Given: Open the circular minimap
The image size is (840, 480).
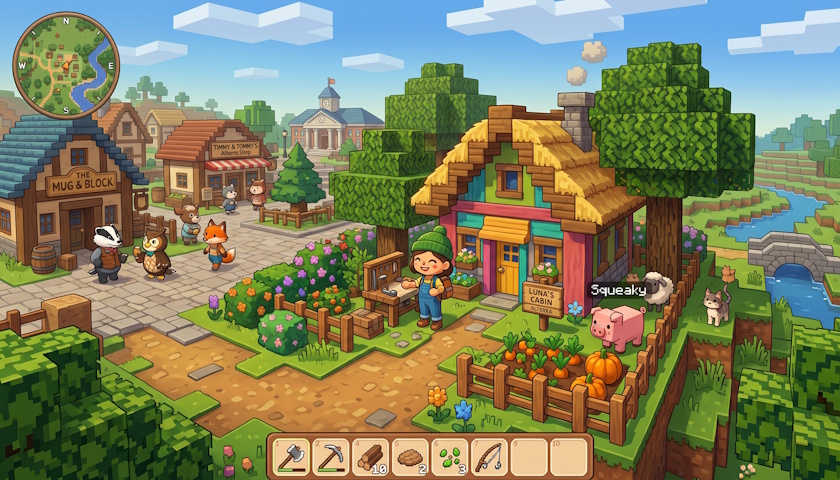Looking at the screenshot, I should point(66,65).
